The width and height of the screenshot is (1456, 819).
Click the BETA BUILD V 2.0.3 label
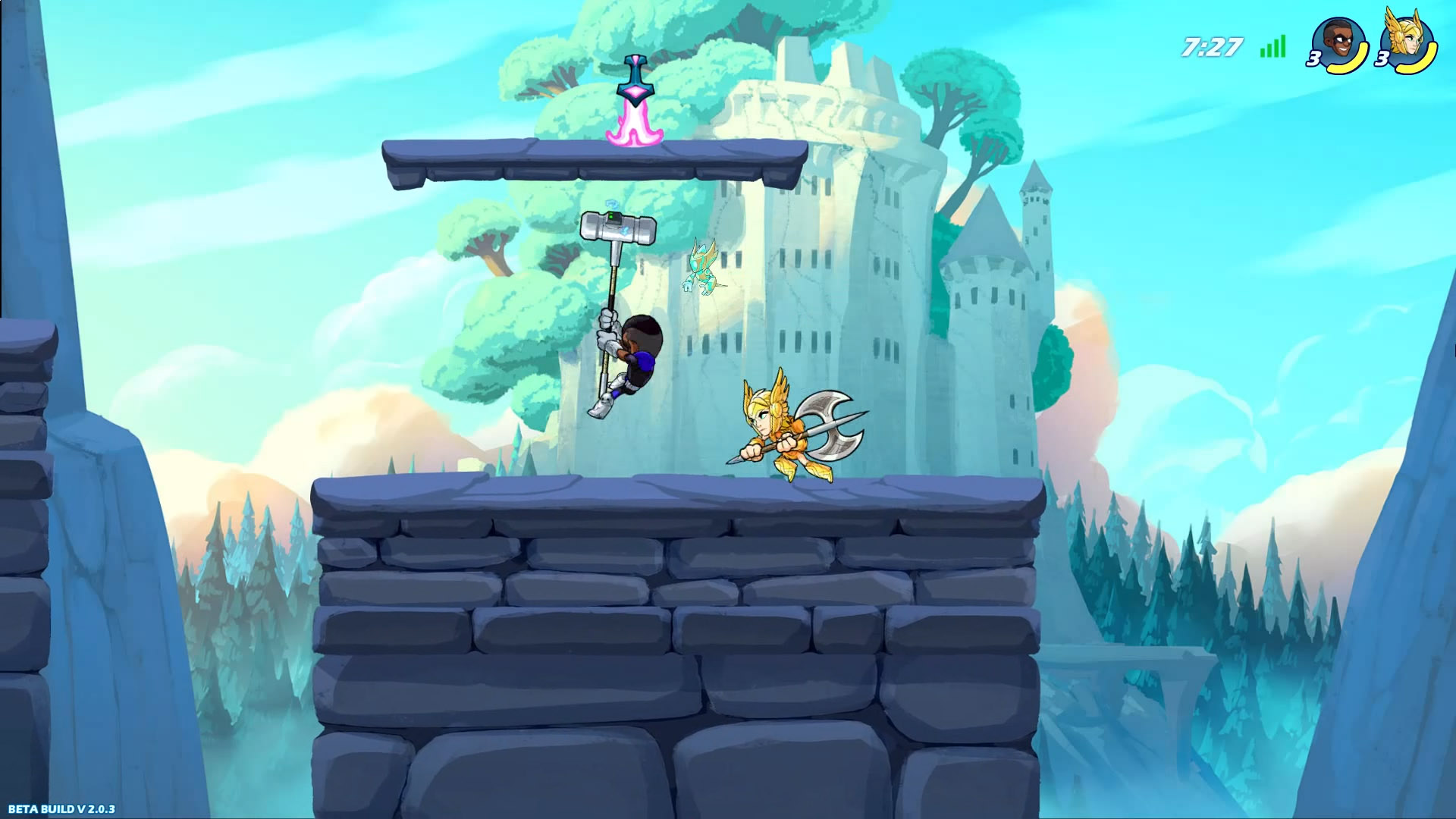(x=63, y=809)
